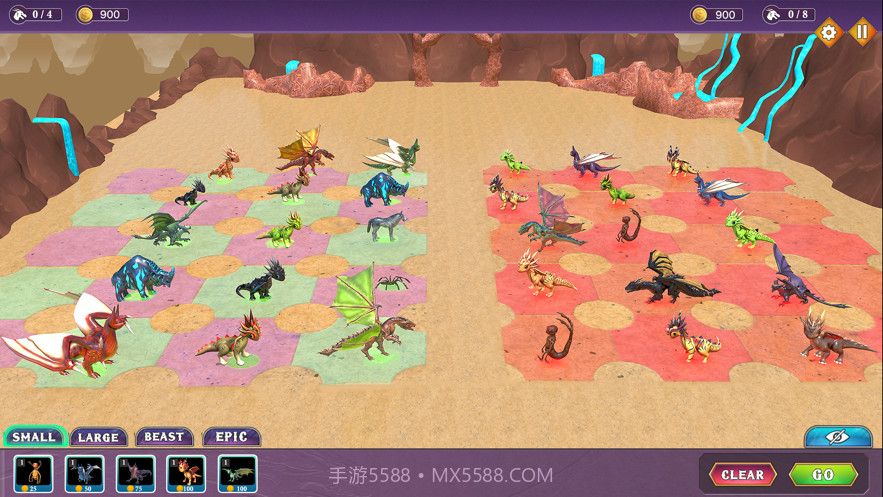883x497 pixels.
Task: Clear the board with the CLEAR button
Action: (x=742, y=474)
